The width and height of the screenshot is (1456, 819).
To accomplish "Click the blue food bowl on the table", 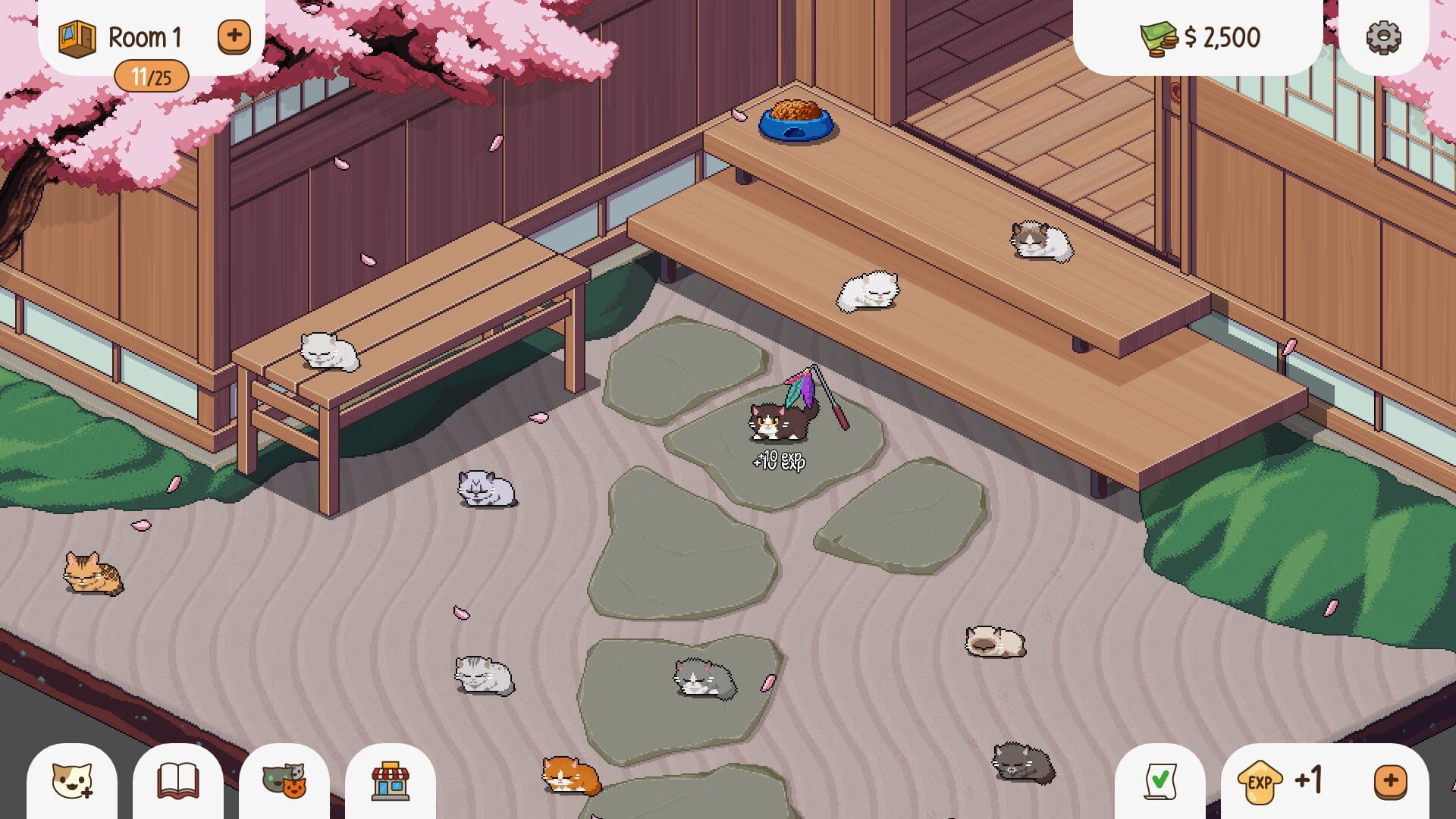I will [x=795, y=121].
